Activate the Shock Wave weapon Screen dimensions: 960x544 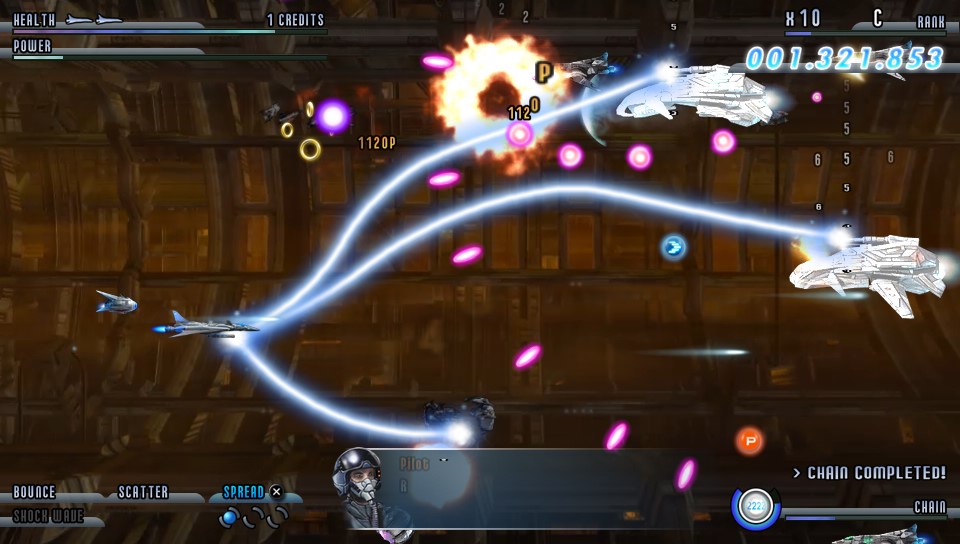pos(48,517)
